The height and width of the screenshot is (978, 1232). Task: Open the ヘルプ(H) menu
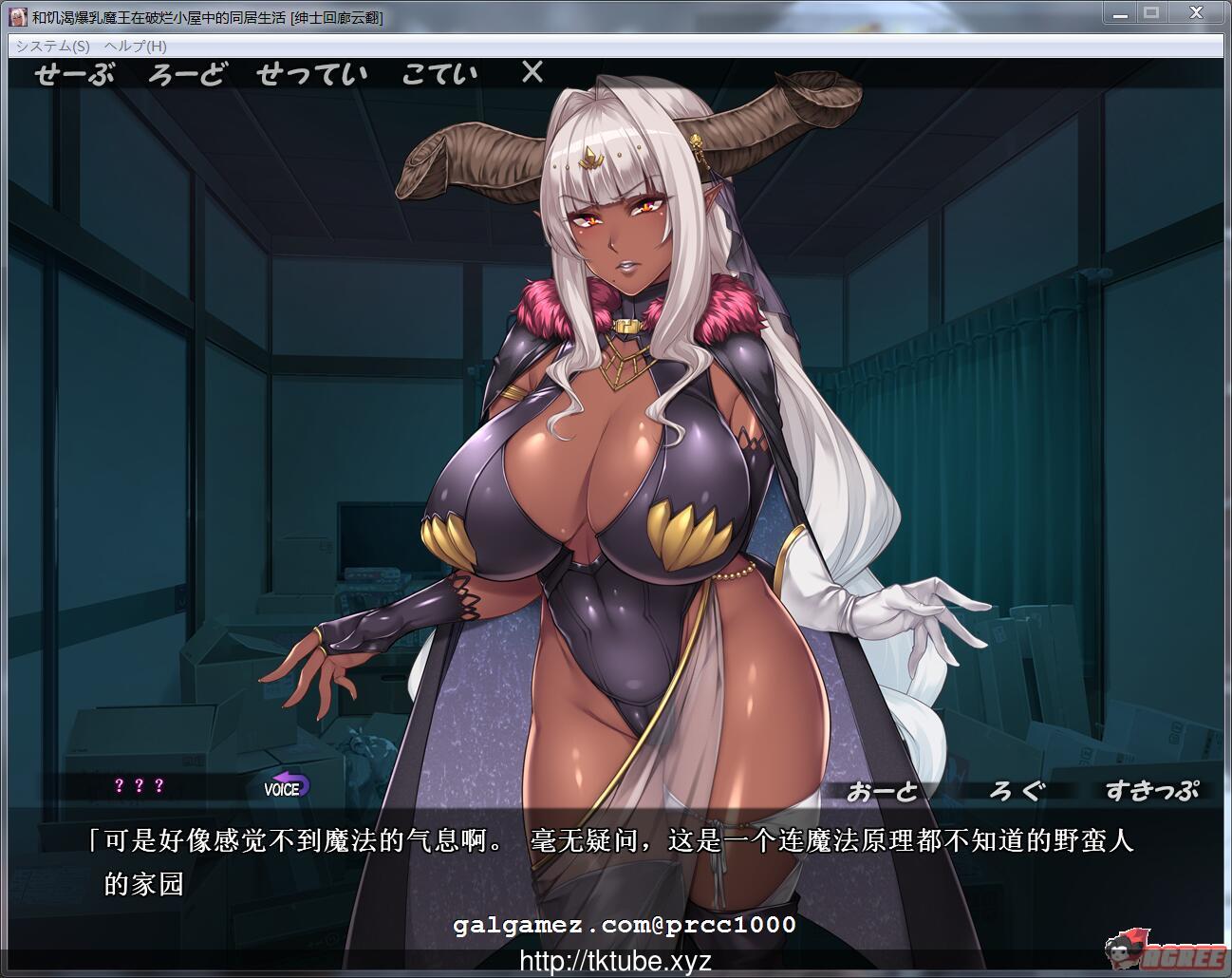[135, 46]
